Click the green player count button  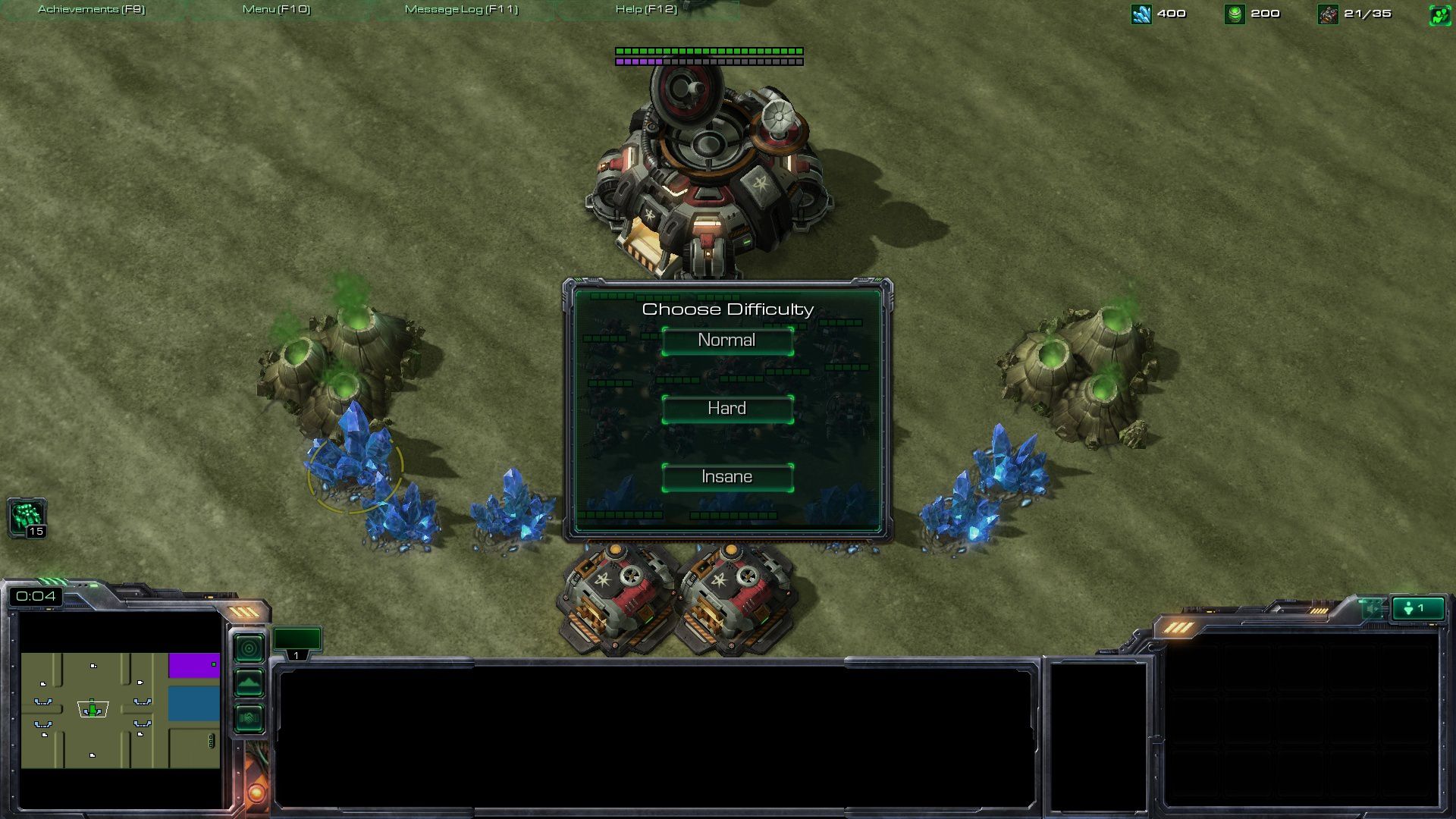coord(1417,608)
